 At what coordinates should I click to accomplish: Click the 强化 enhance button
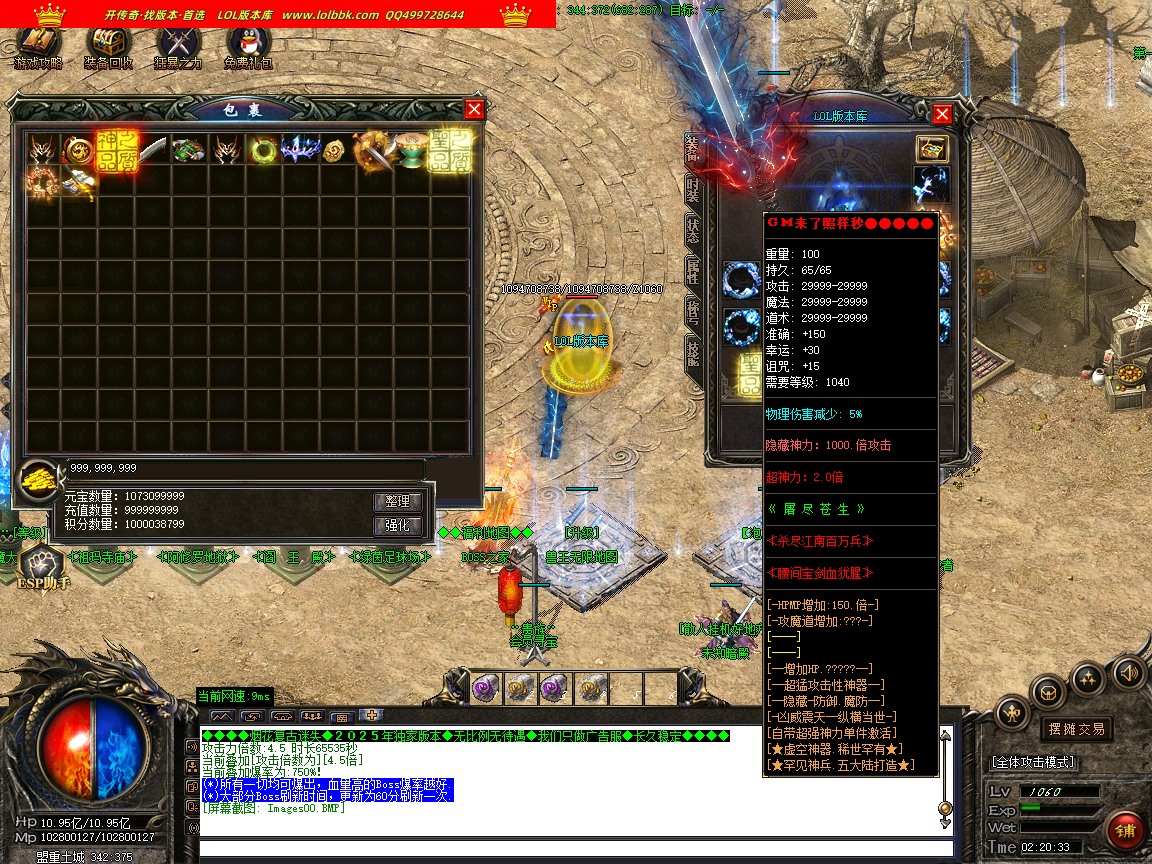click(398, 526)
